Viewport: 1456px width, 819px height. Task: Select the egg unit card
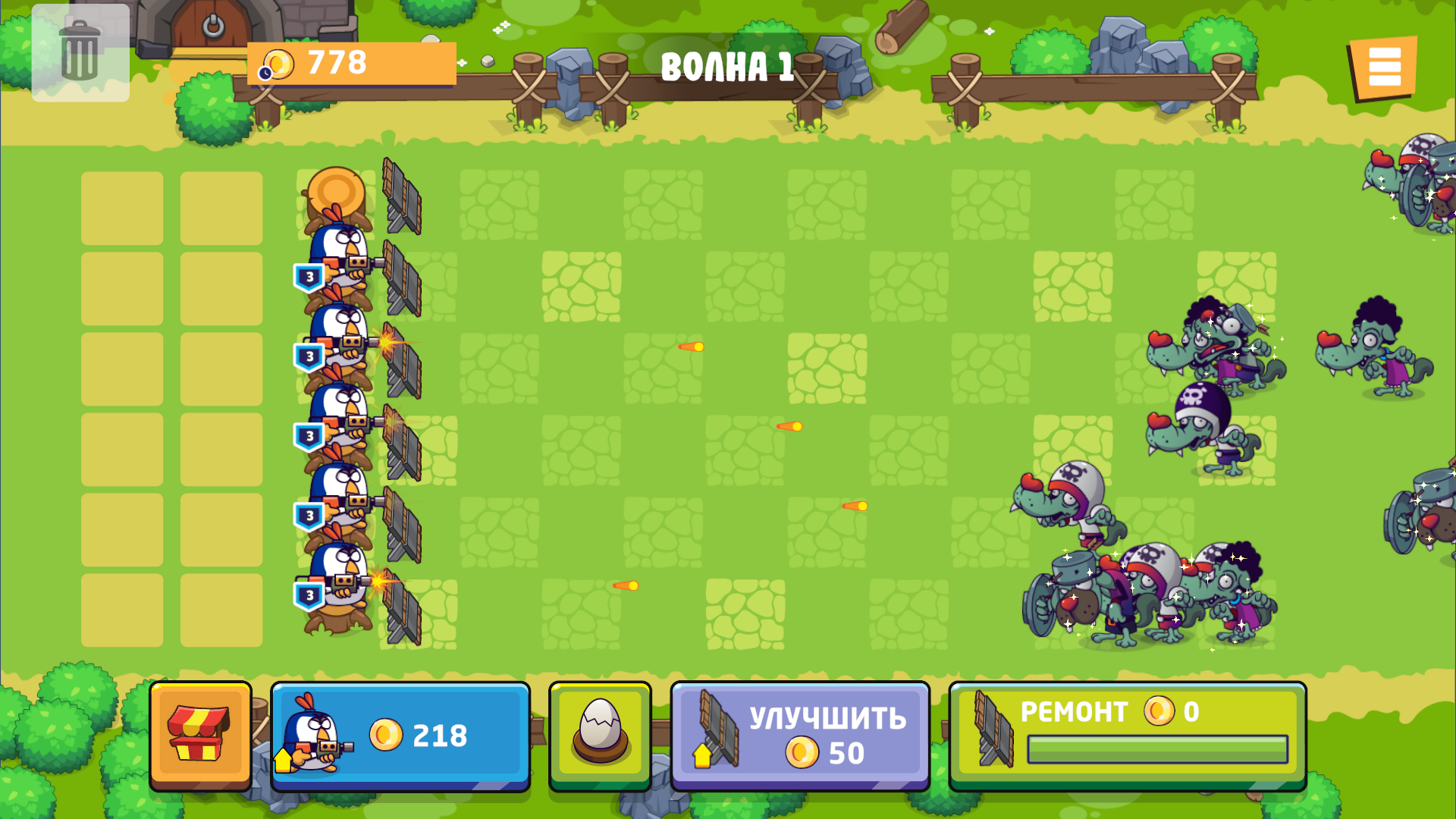click(x=599, y=733)
